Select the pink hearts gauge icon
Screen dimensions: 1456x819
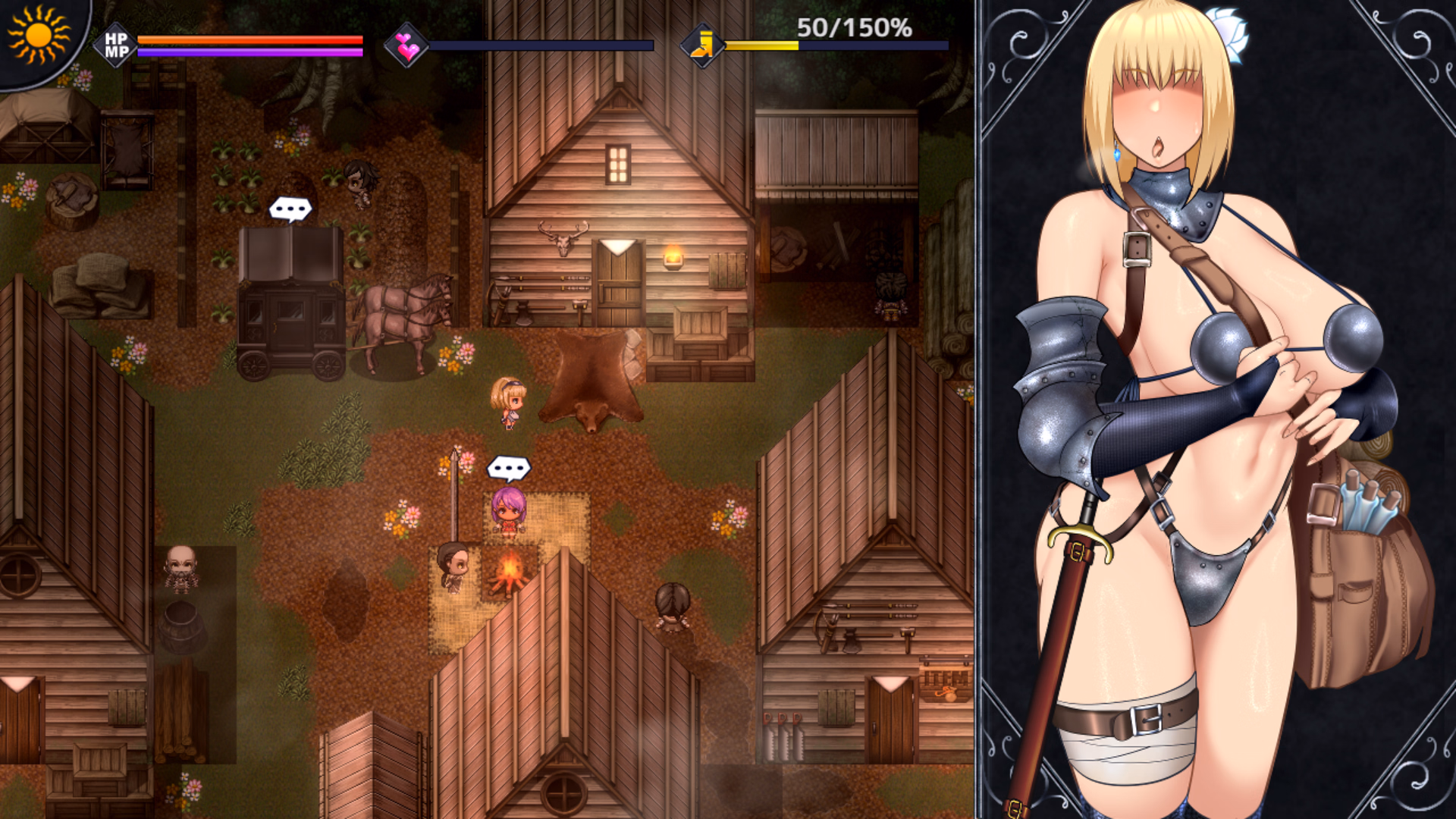pos(407,45)
